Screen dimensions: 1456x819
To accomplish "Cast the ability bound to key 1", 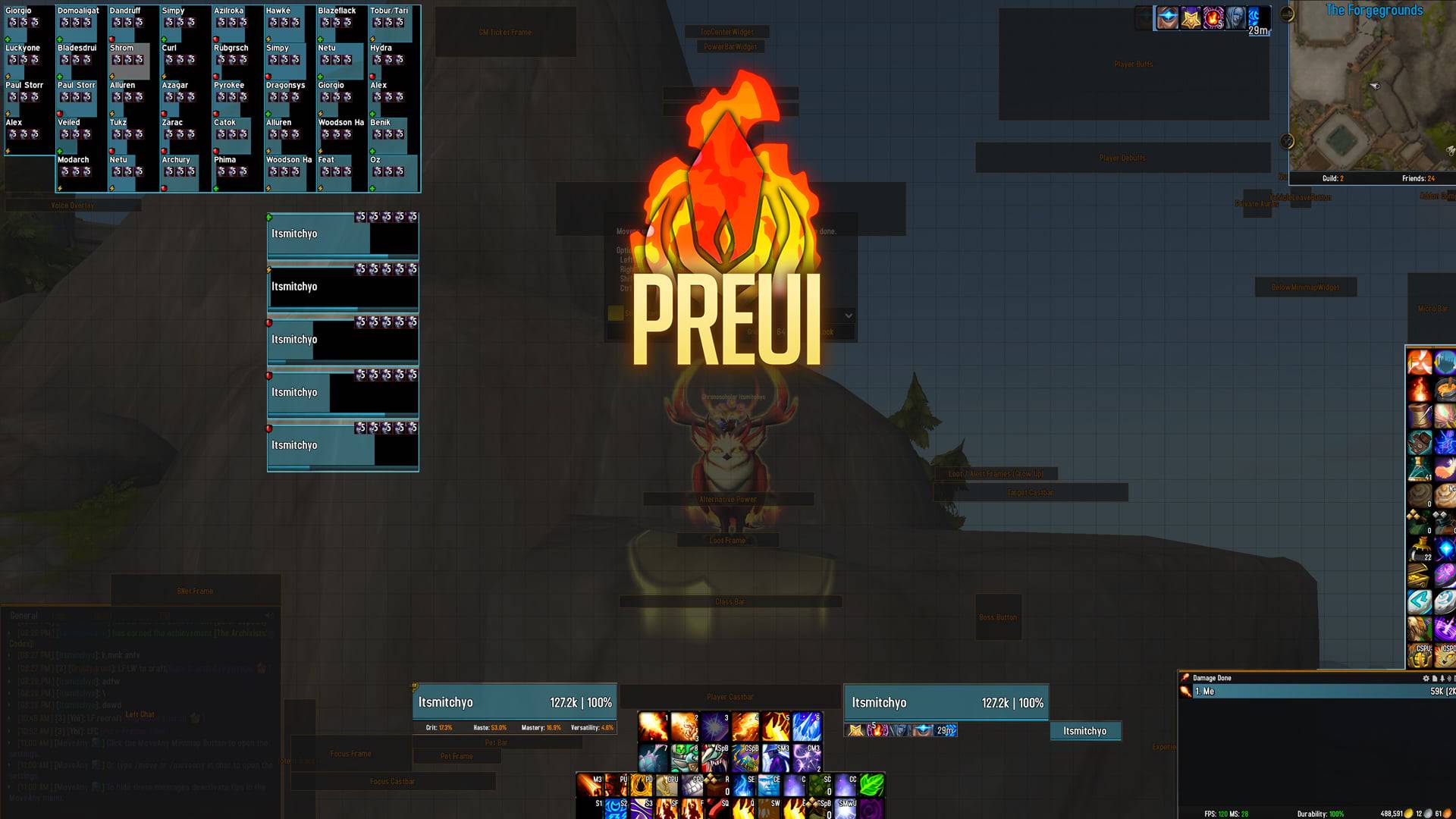I will [x=653, y=726].
